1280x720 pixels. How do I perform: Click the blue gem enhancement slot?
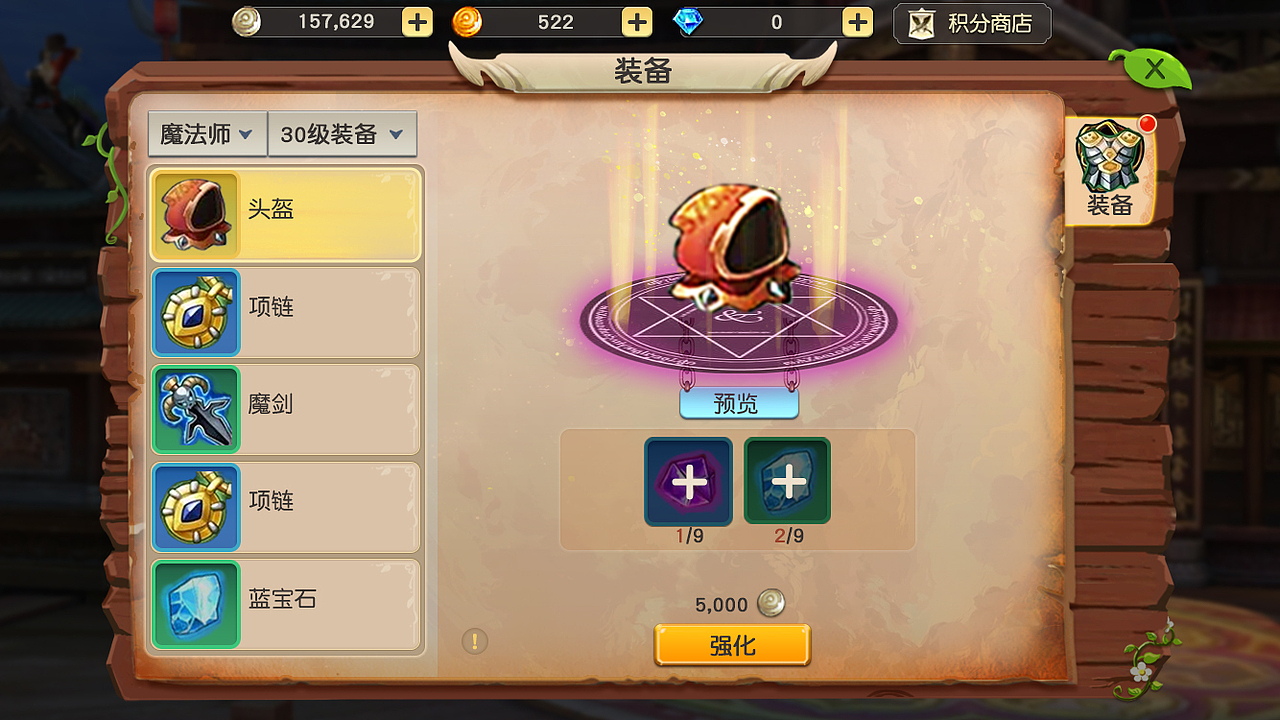click(787, 481)
